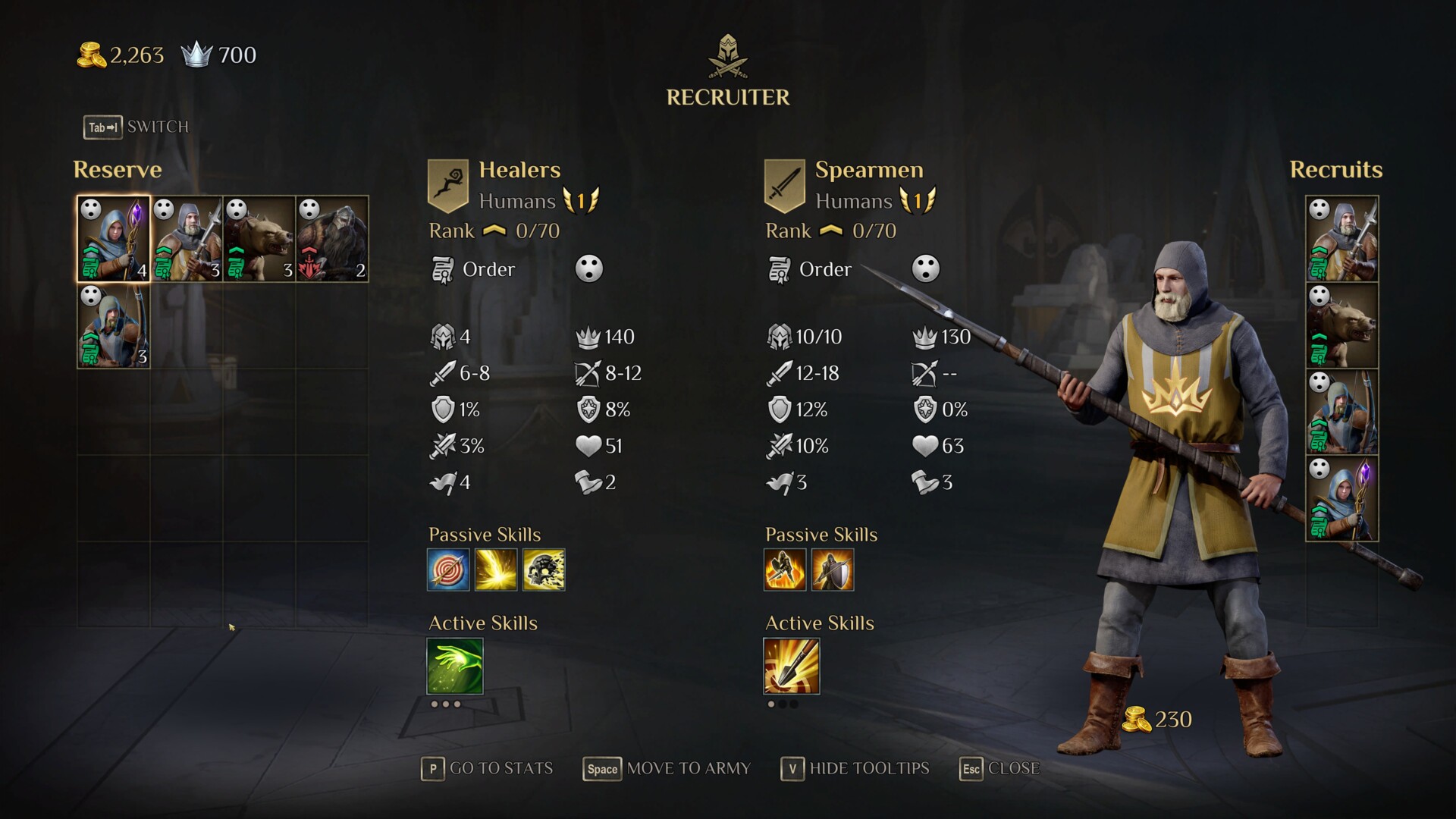
Task: View Healers target passive skill icon
Action: pyautogui.click(x=448, y=570)
